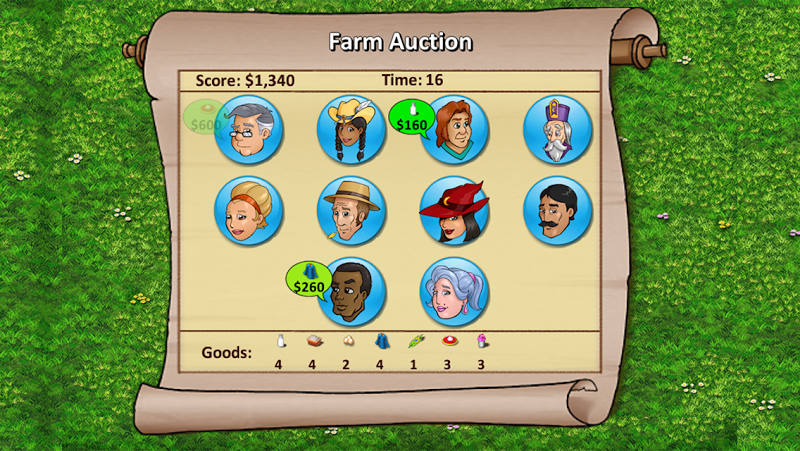Viewport: 800px width, 451px height.
Task: Choose the farmer in the straw hat
Action: pyautogui.click(x=351, y=211)
